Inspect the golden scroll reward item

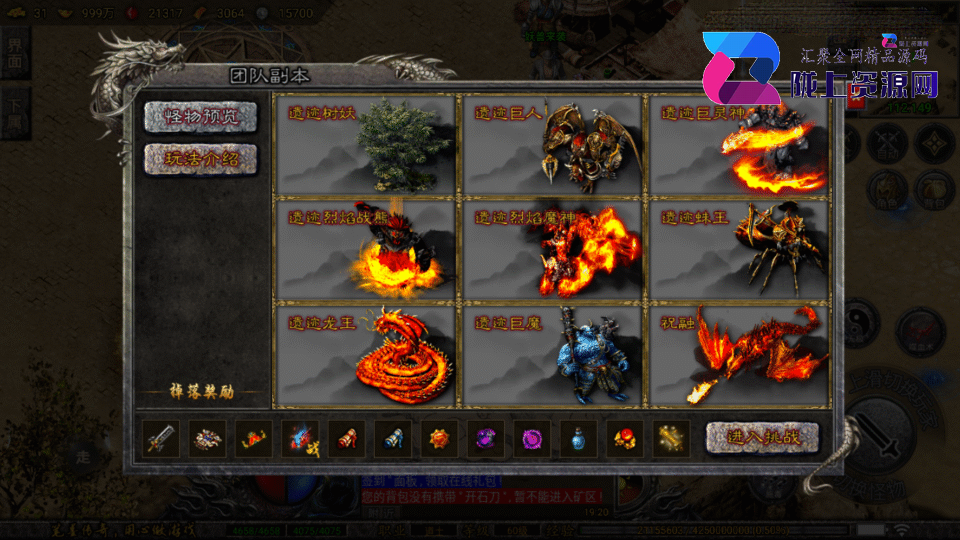tap(670, 439)
